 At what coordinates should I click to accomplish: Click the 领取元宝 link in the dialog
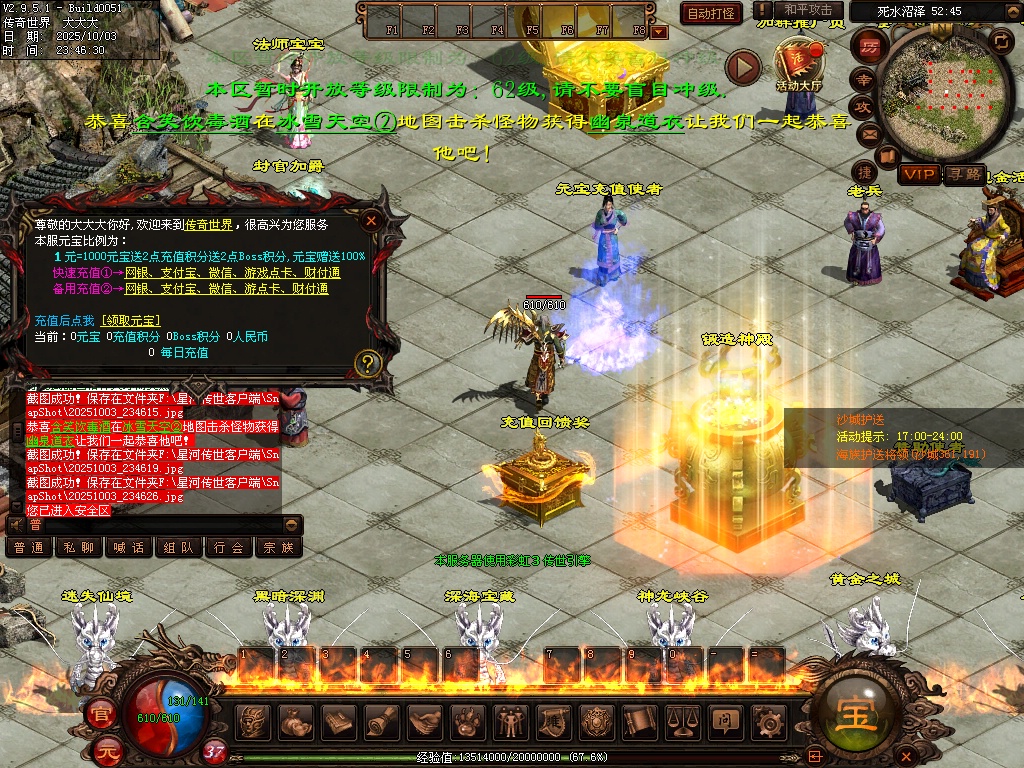click(x=131, y=321)
